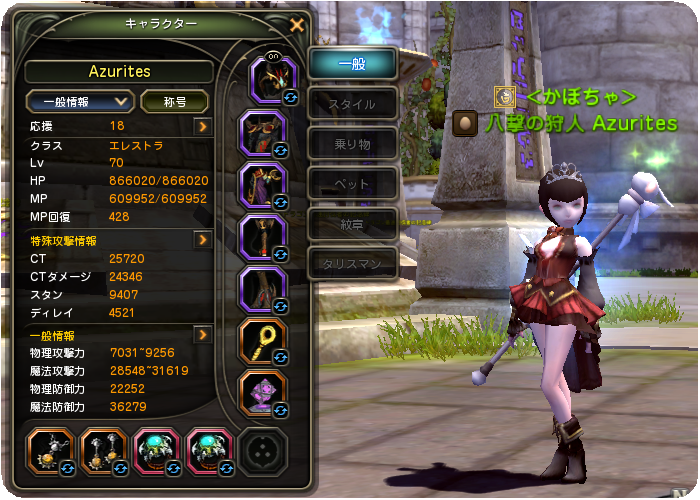Select the purple crystal orb equipment slot
This screenshot has height=500, width=700.
coord(265,393)
